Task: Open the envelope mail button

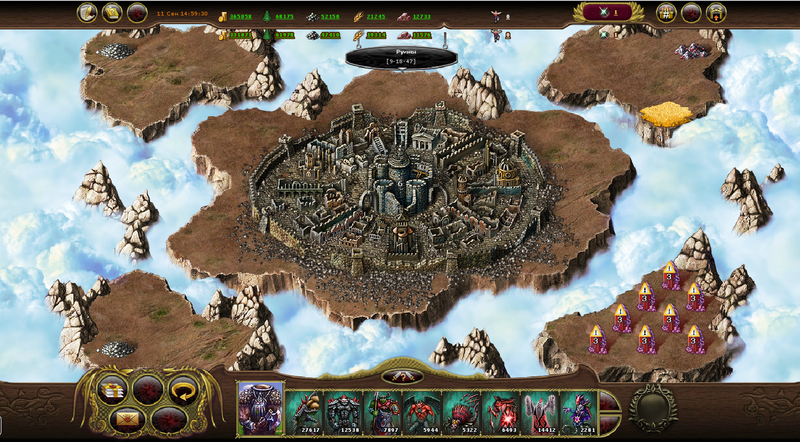Action: [x=127, y=417]
